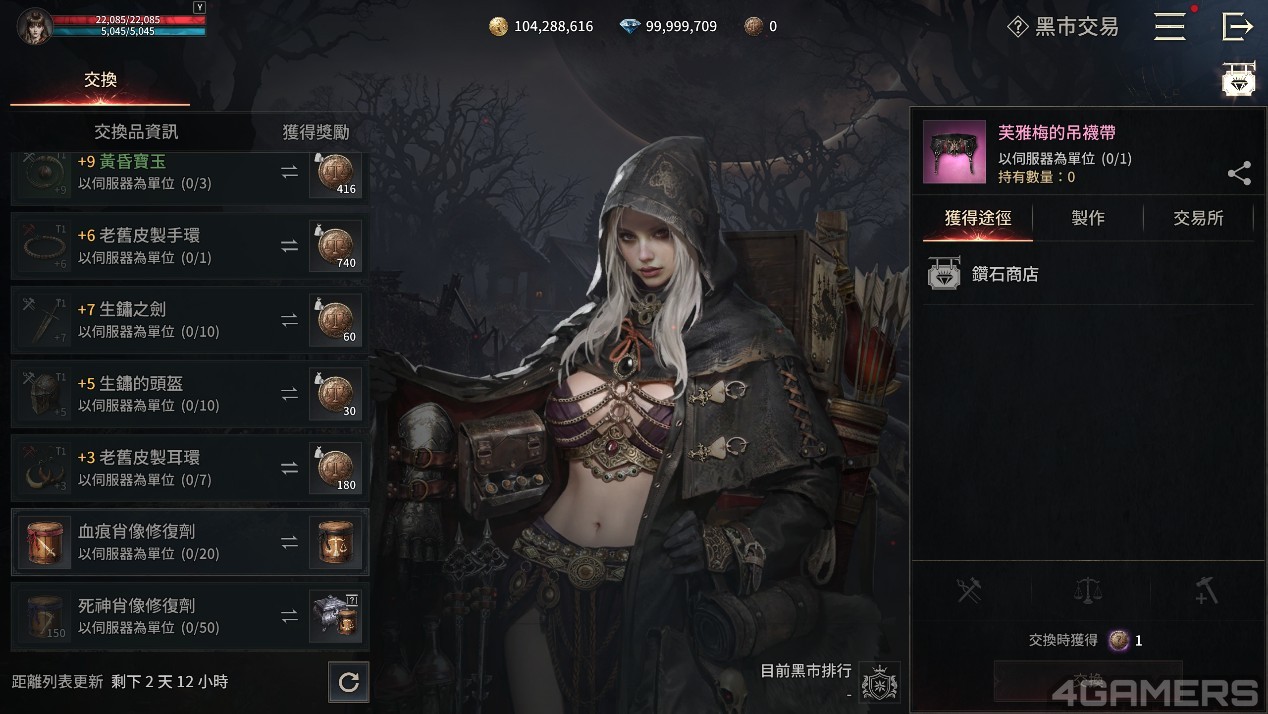Open 黑市交易 help info

click(1018, 27)
